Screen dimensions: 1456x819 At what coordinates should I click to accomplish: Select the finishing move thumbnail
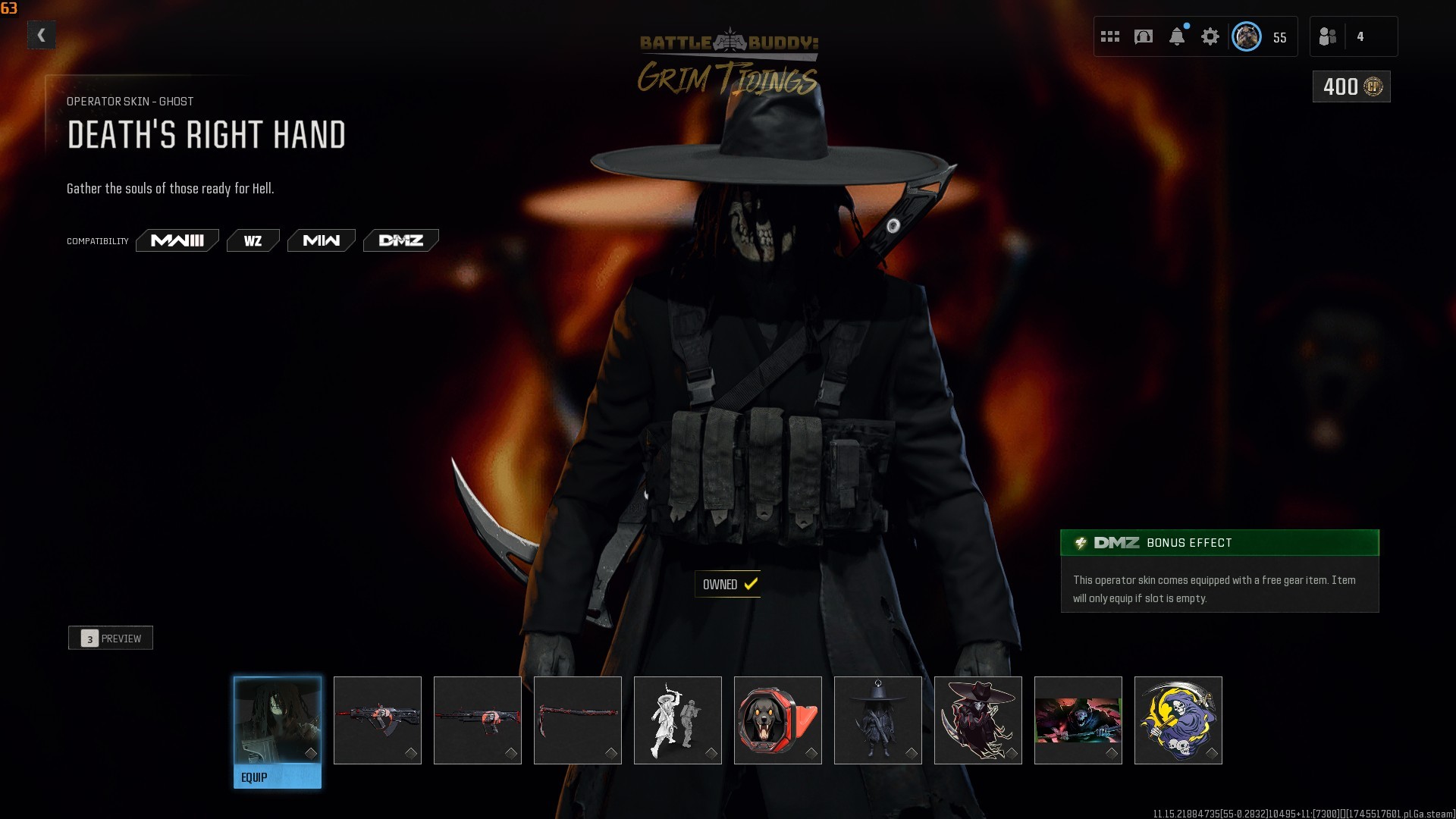tap(678, 720)
